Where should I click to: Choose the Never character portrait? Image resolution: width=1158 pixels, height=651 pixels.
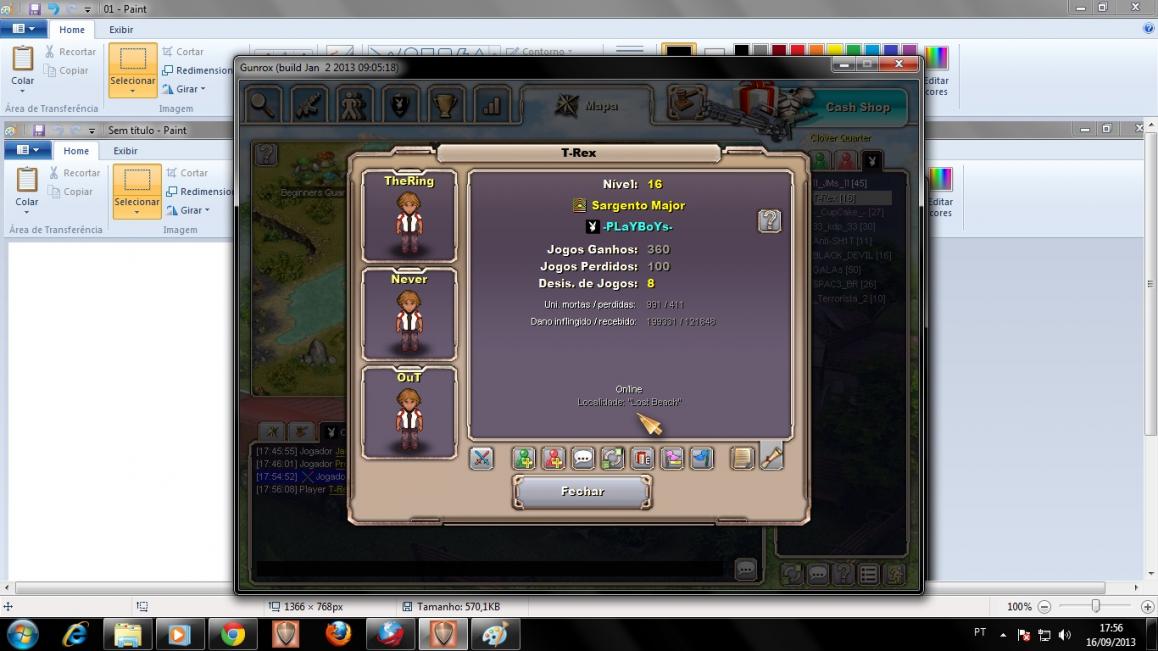pyautogui.click(x=409, y=314)
